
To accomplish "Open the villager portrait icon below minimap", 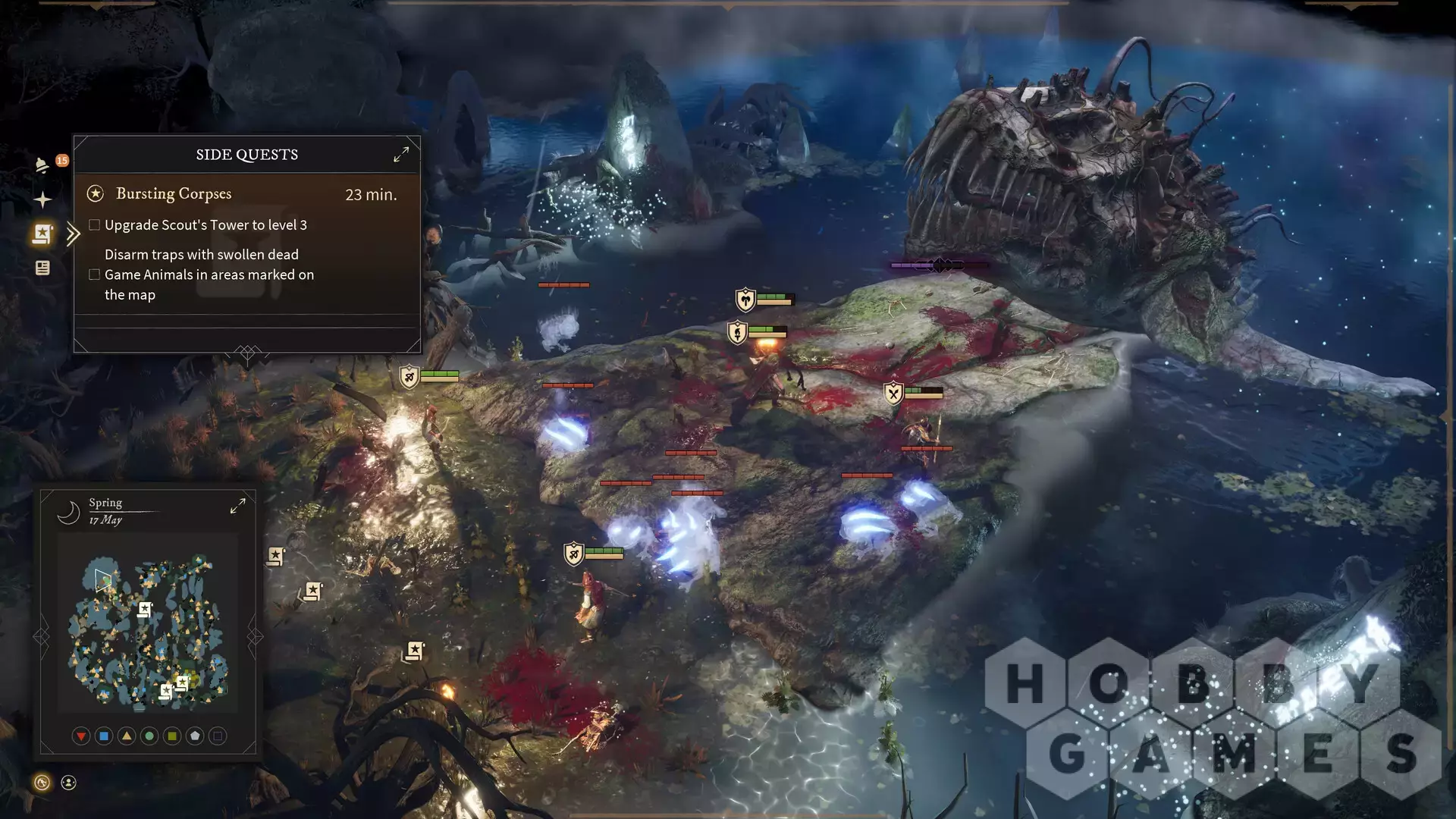I will [x=68, y=783].
